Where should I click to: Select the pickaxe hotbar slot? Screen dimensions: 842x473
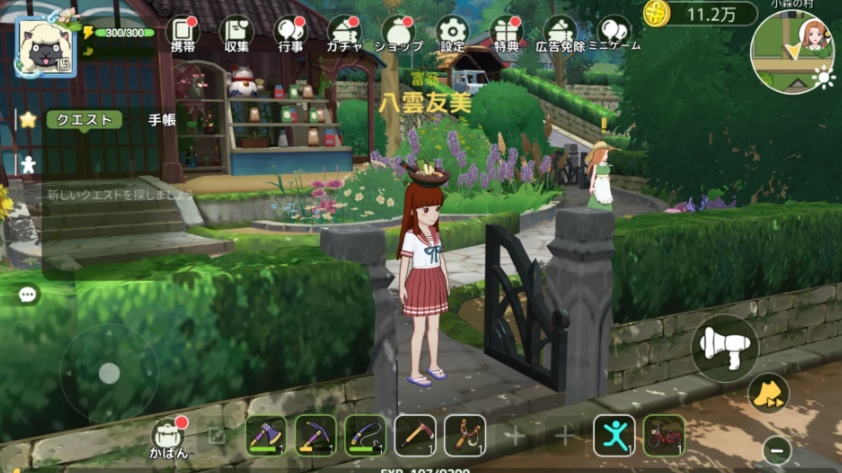(315, 435)
